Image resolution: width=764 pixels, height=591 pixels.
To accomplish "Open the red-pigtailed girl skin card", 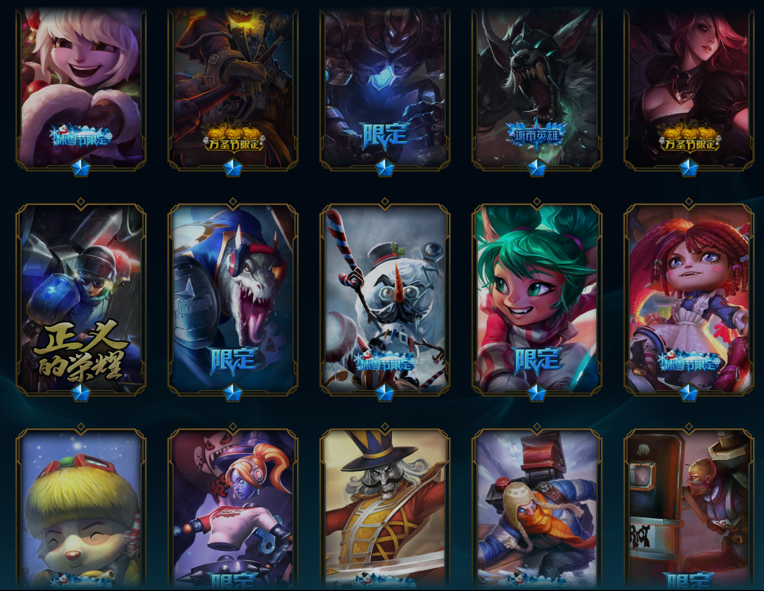I will [x=689, y=298].
